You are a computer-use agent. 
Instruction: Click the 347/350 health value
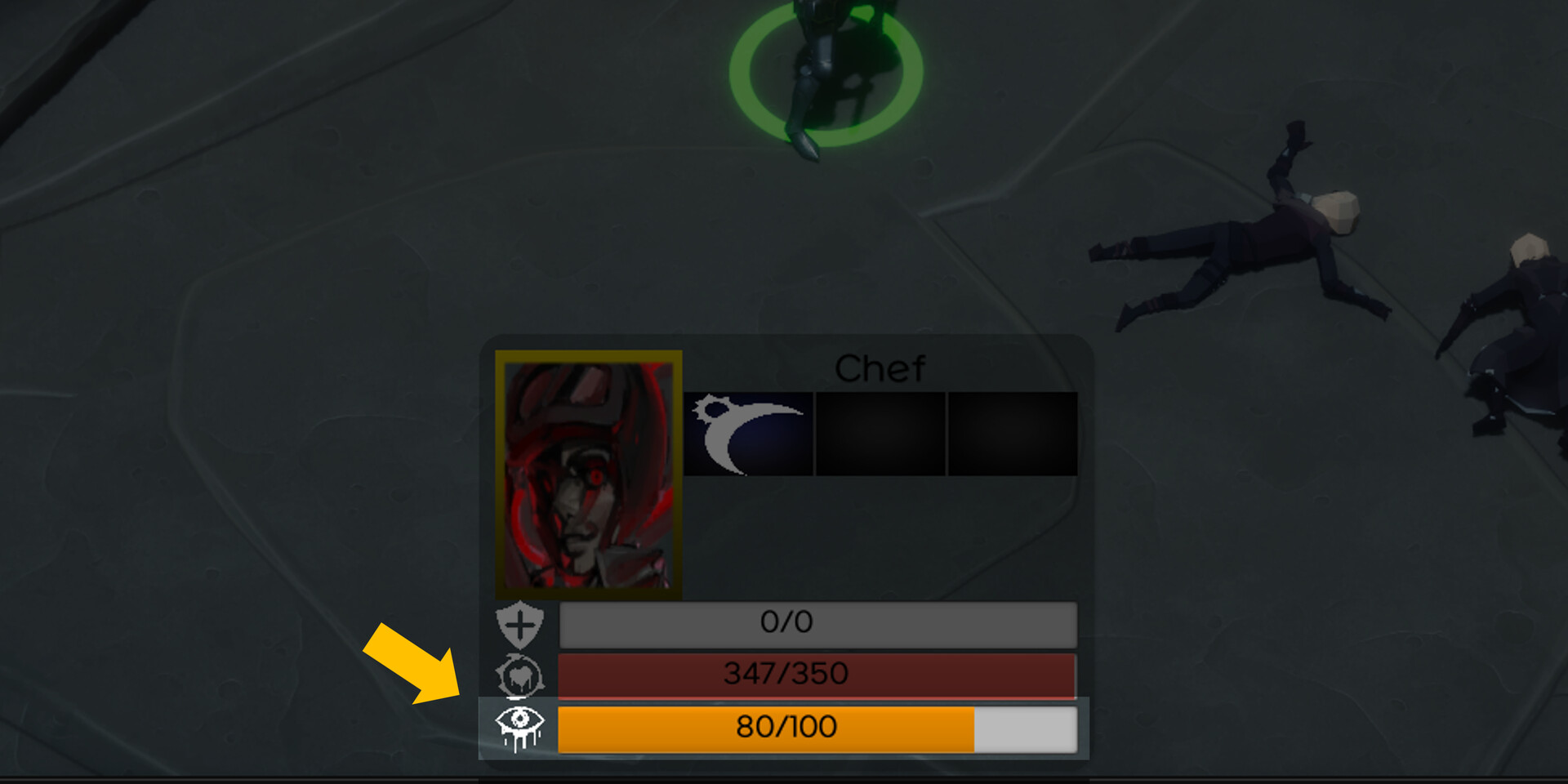click(x=788, y=674)
